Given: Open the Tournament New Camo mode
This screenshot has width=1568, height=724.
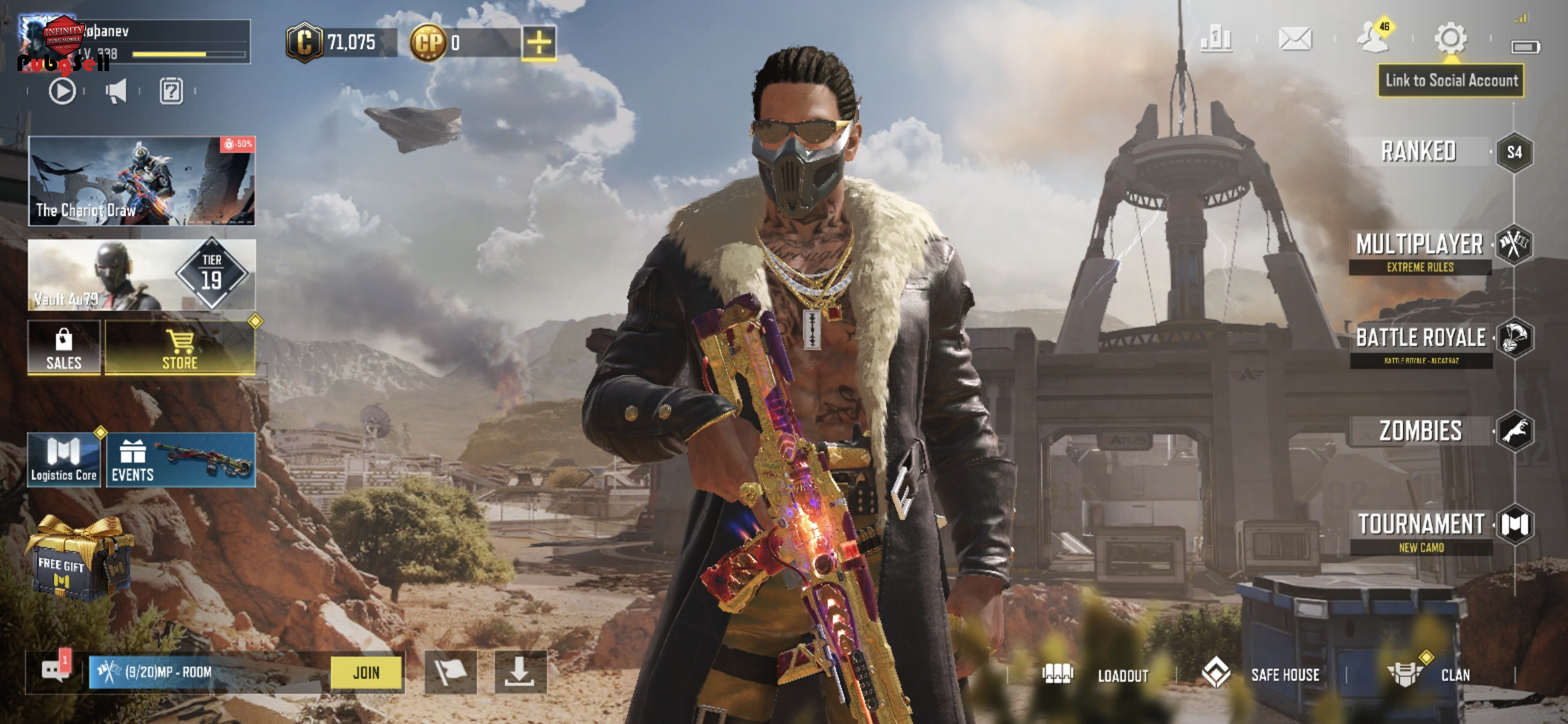Looking at the screenshot, I should [1421, 531].
